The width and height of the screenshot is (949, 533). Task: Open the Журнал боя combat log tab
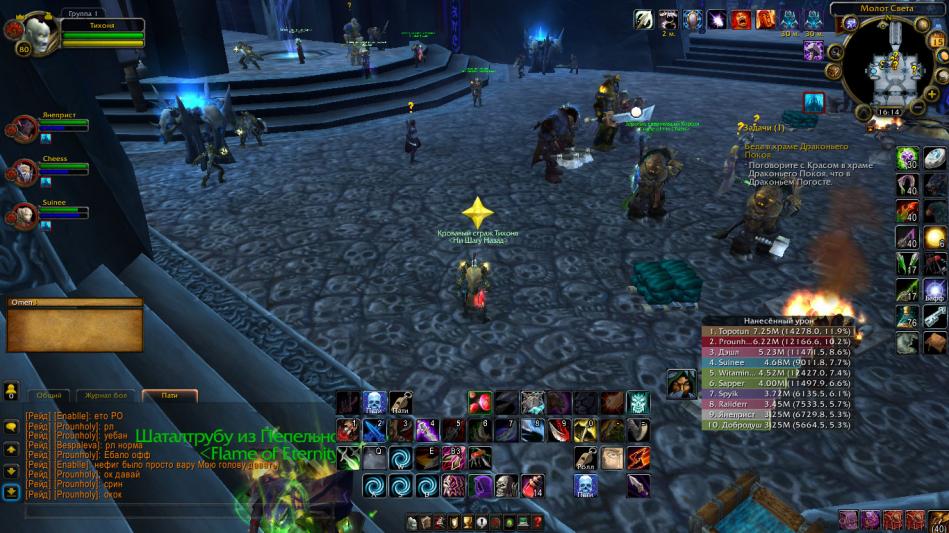(x=105, y=395)
